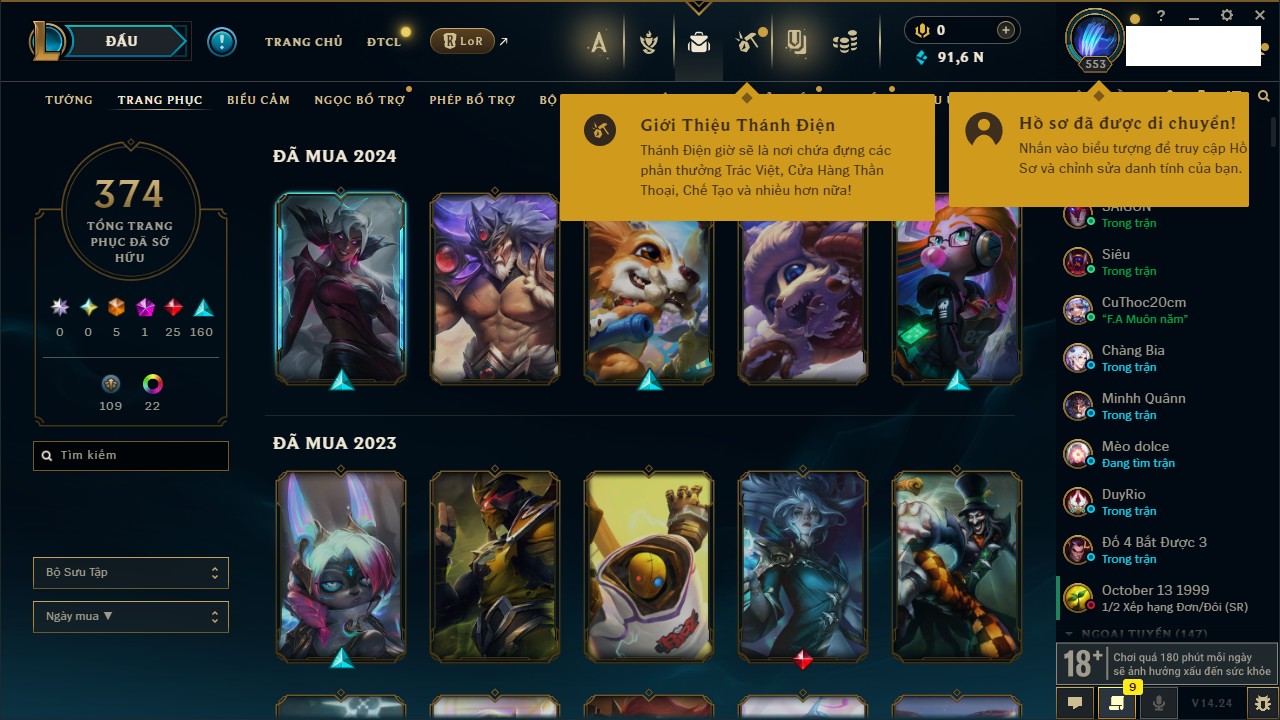Viewport: 1280px width, 720px height.
Task: Open the NGỌC BỔ TRỢ runes tab
Action: [360, 100]
